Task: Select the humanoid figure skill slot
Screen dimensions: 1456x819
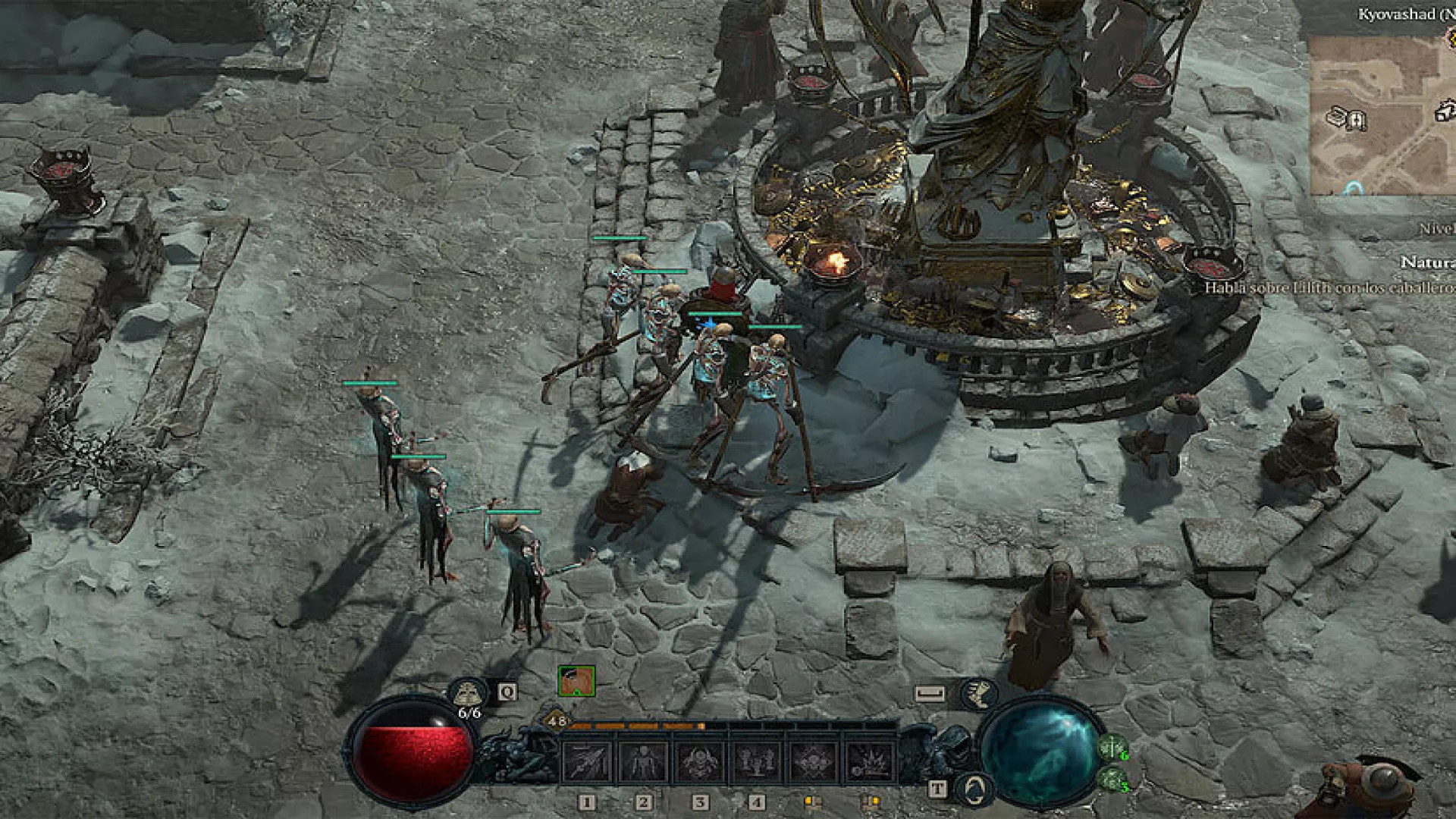Action: (643, 761)
